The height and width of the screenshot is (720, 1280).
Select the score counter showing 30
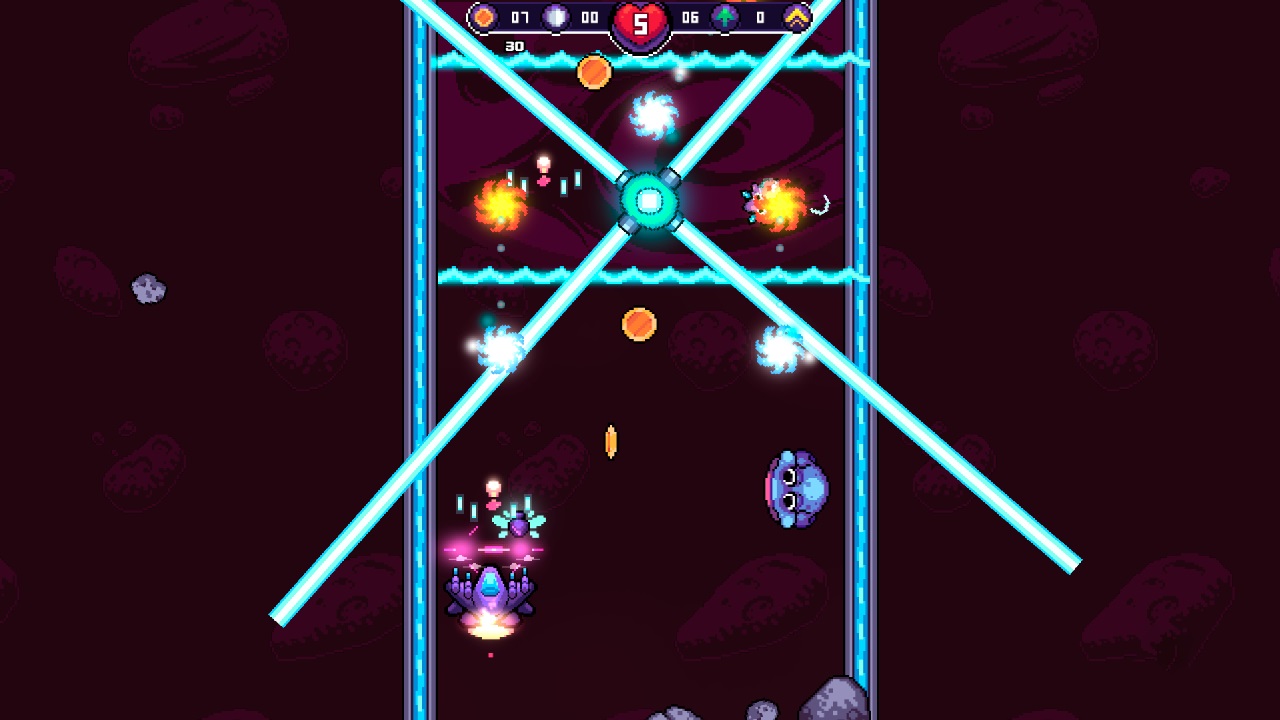(x=513, y=44)
